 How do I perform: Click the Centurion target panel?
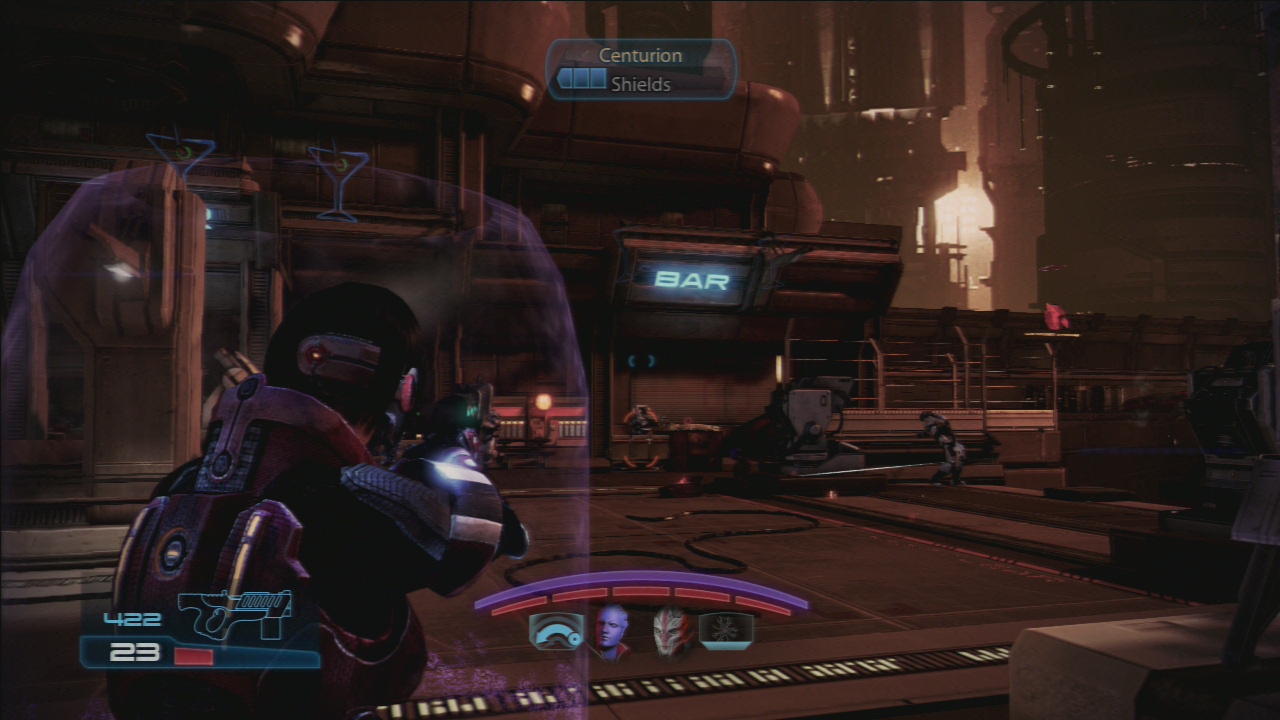click(x=641, y=70)
